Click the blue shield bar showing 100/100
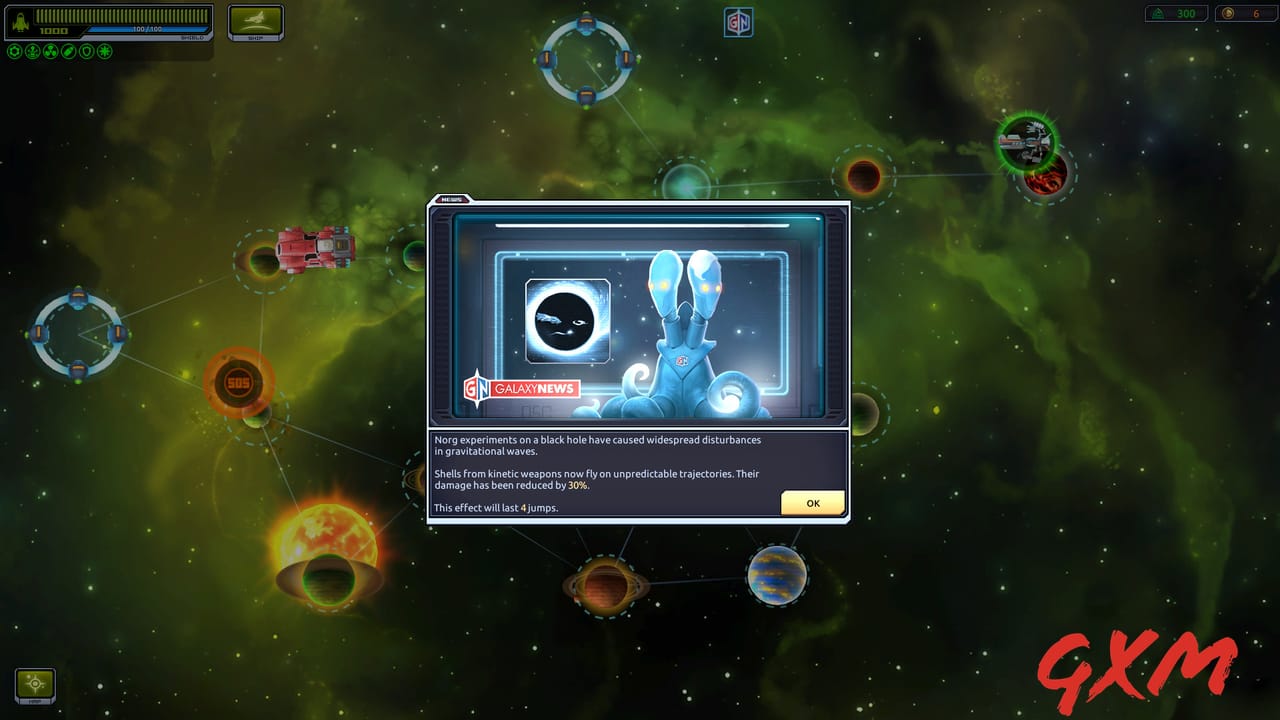 click(x=148, y=29)
